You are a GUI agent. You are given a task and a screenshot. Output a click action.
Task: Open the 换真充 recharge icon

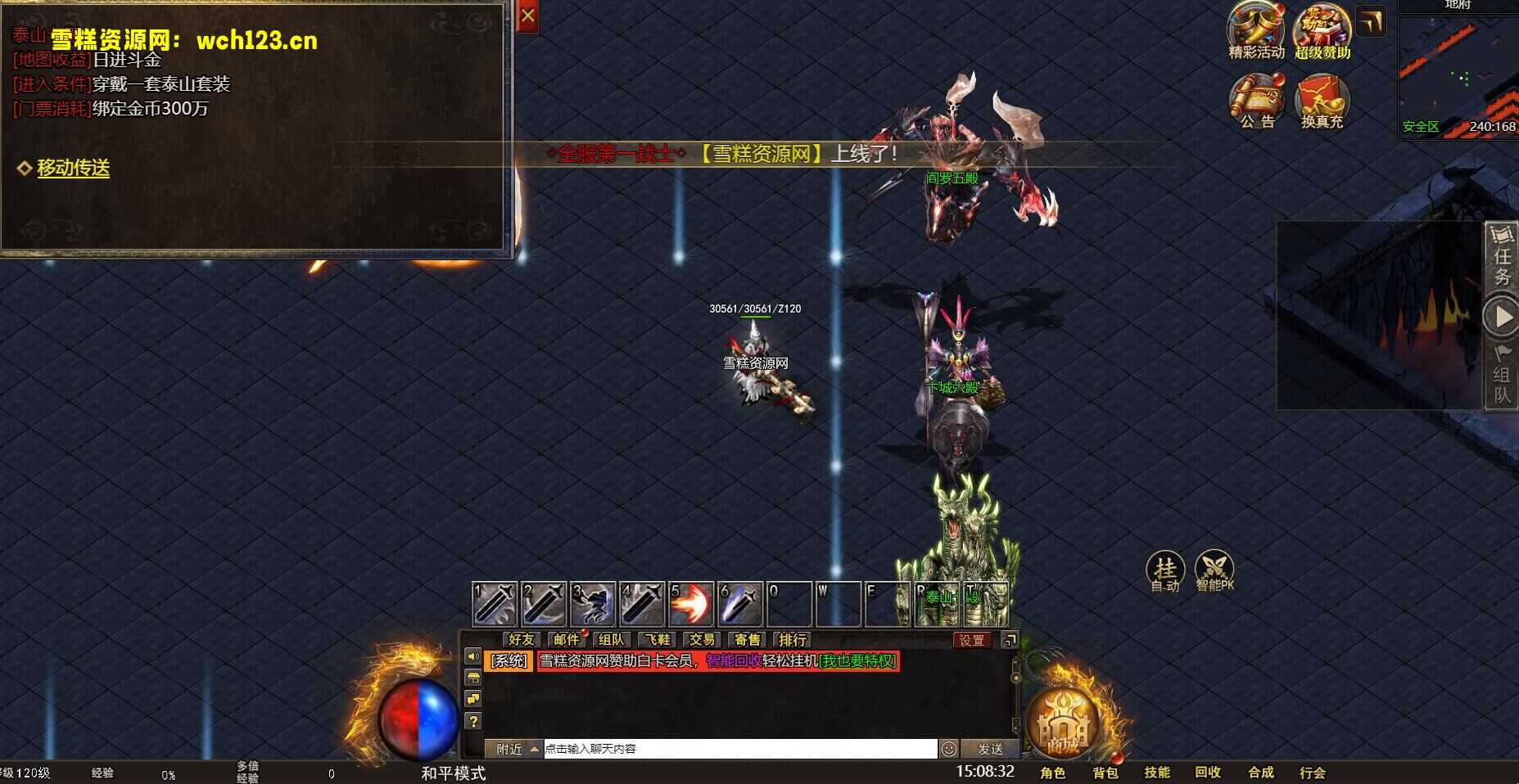click(1322, 101)
